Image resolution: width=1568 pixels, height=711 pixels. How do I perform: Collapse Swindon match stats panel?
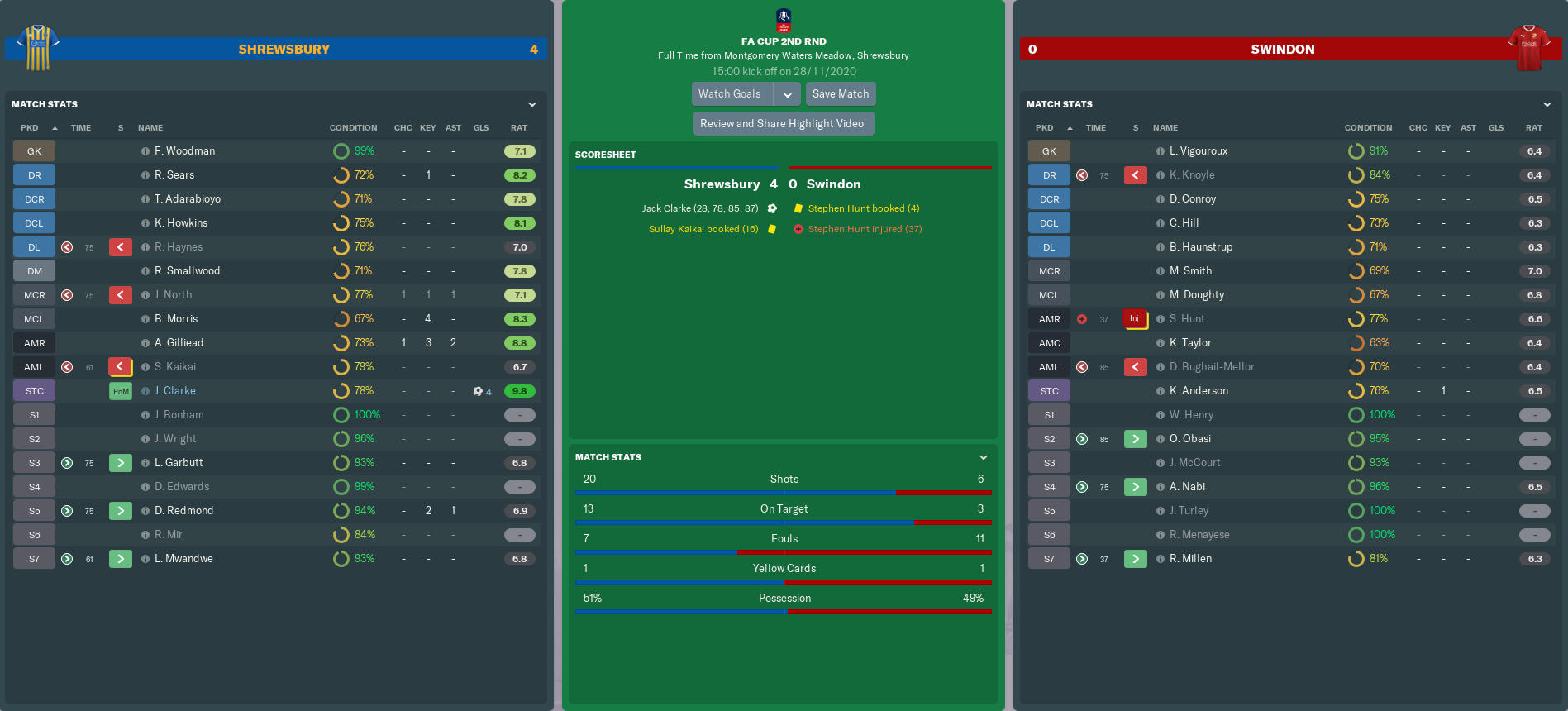click(1547, 105)
